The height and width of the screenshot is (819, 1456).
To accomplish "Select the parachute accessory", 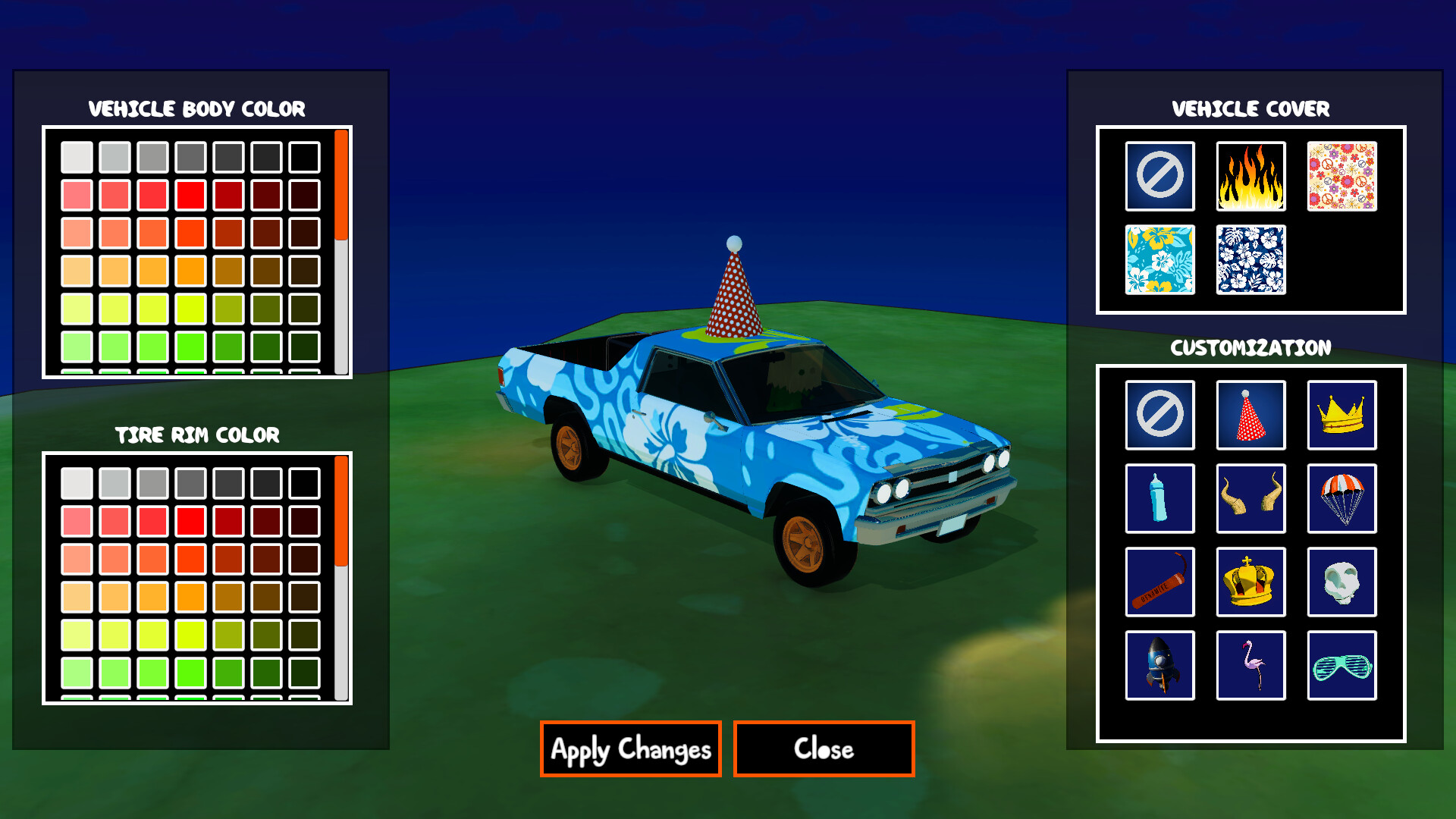I will (x=1341, y=499).
